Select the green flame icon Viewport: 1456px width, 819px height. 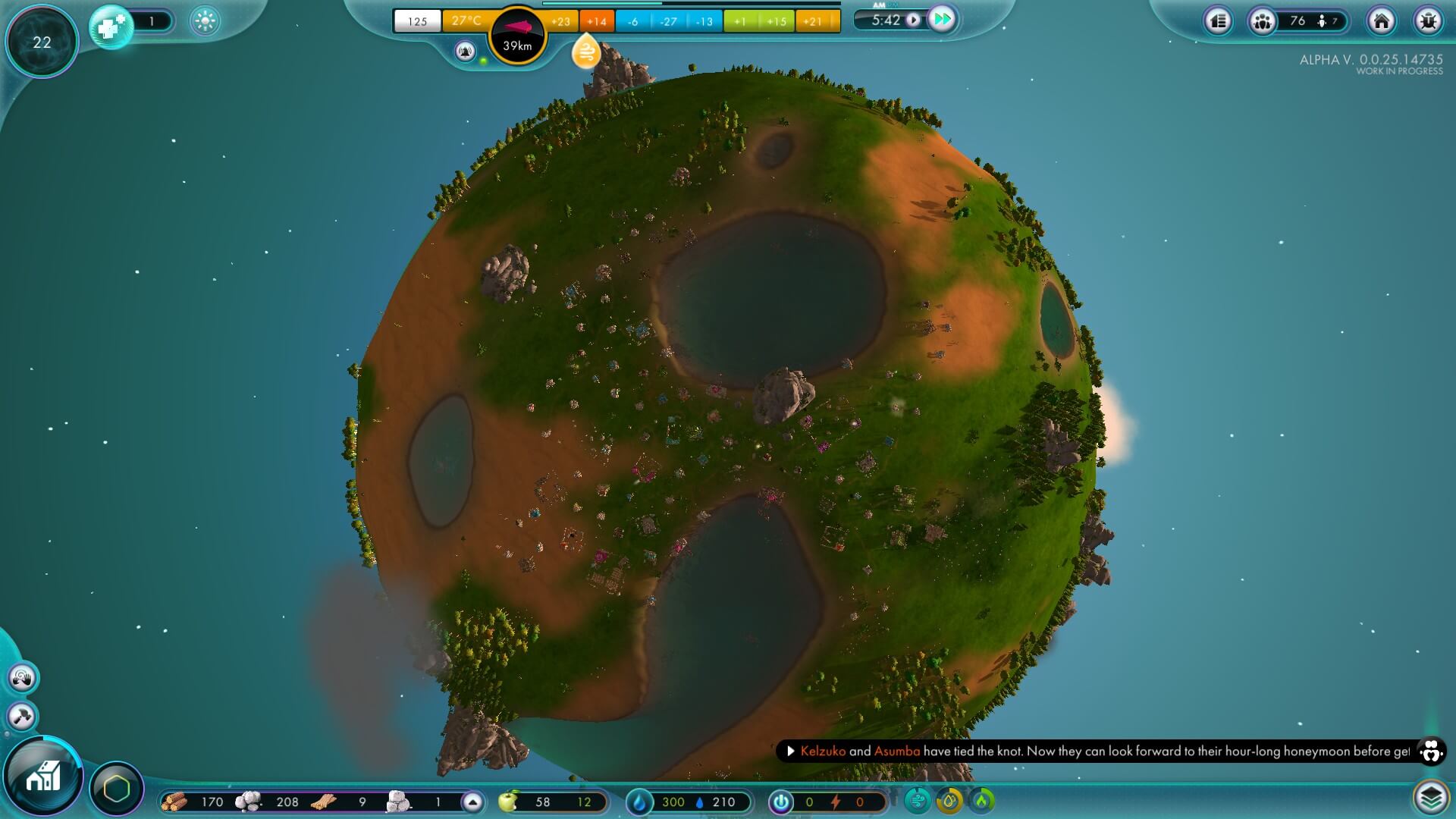pos(982,800)
